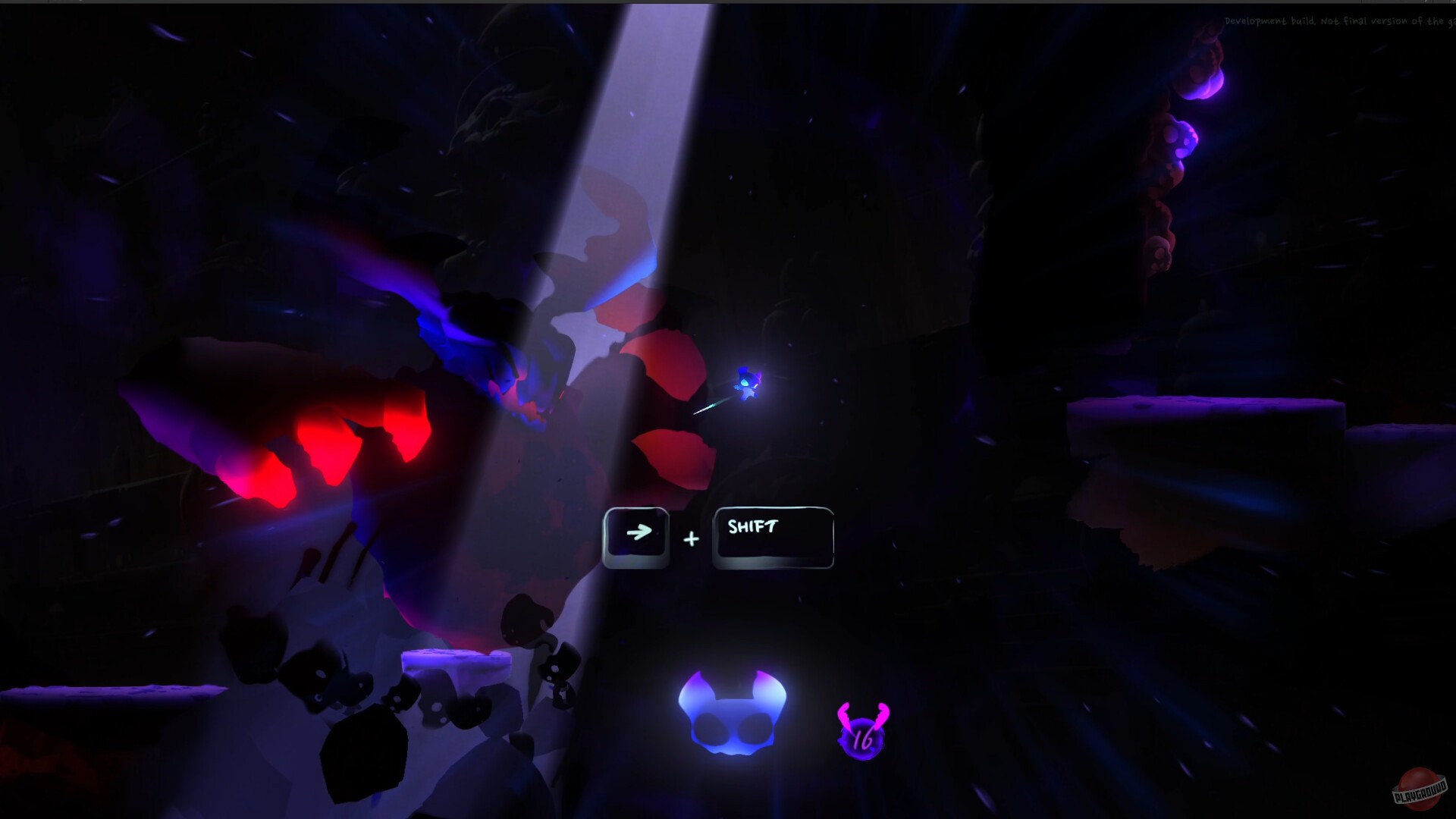Select the glowing player character sprite

tap(745, 383)
